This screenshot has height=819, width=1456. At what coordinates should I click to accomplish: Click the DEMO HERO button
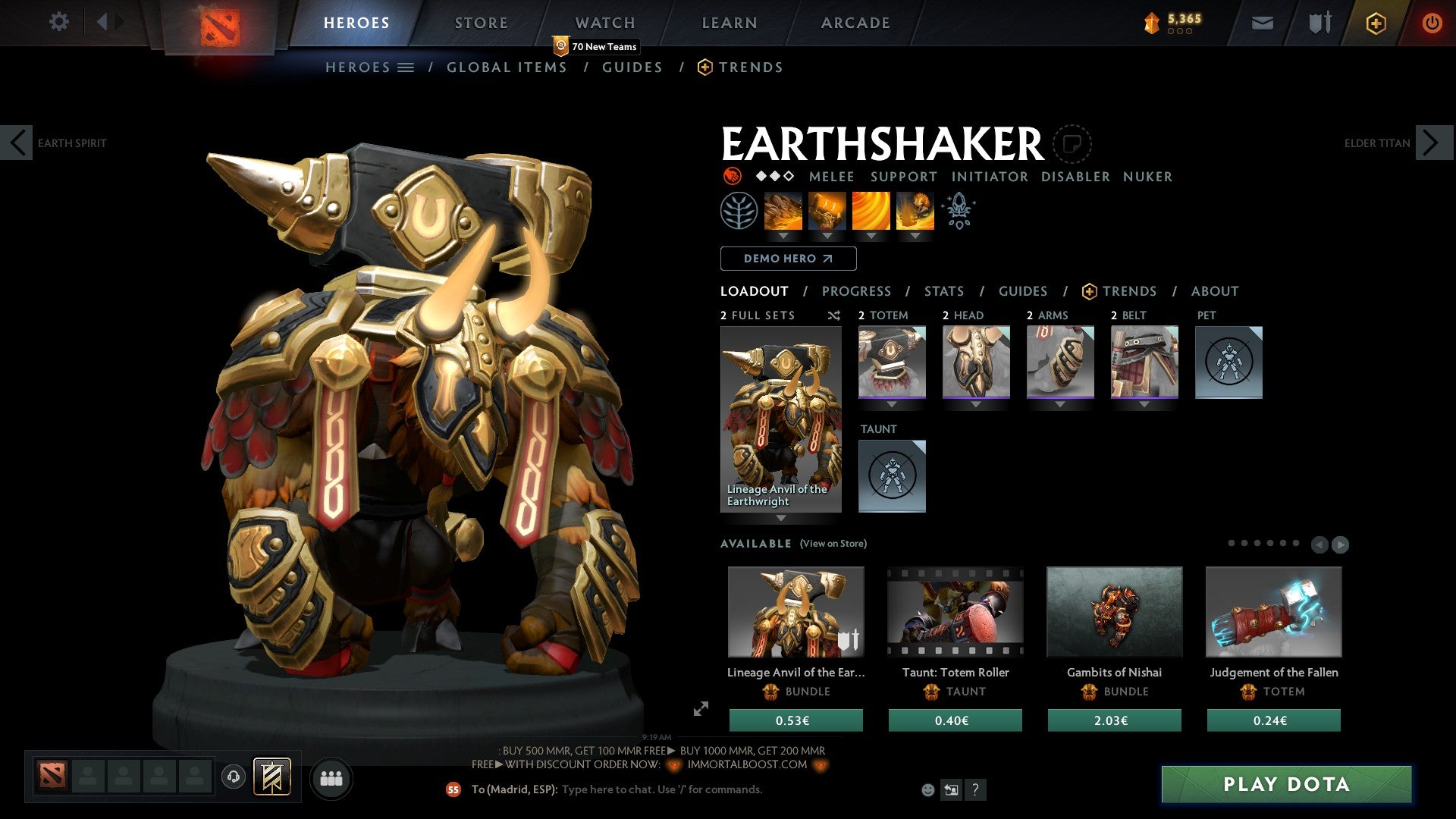(787, 258)
